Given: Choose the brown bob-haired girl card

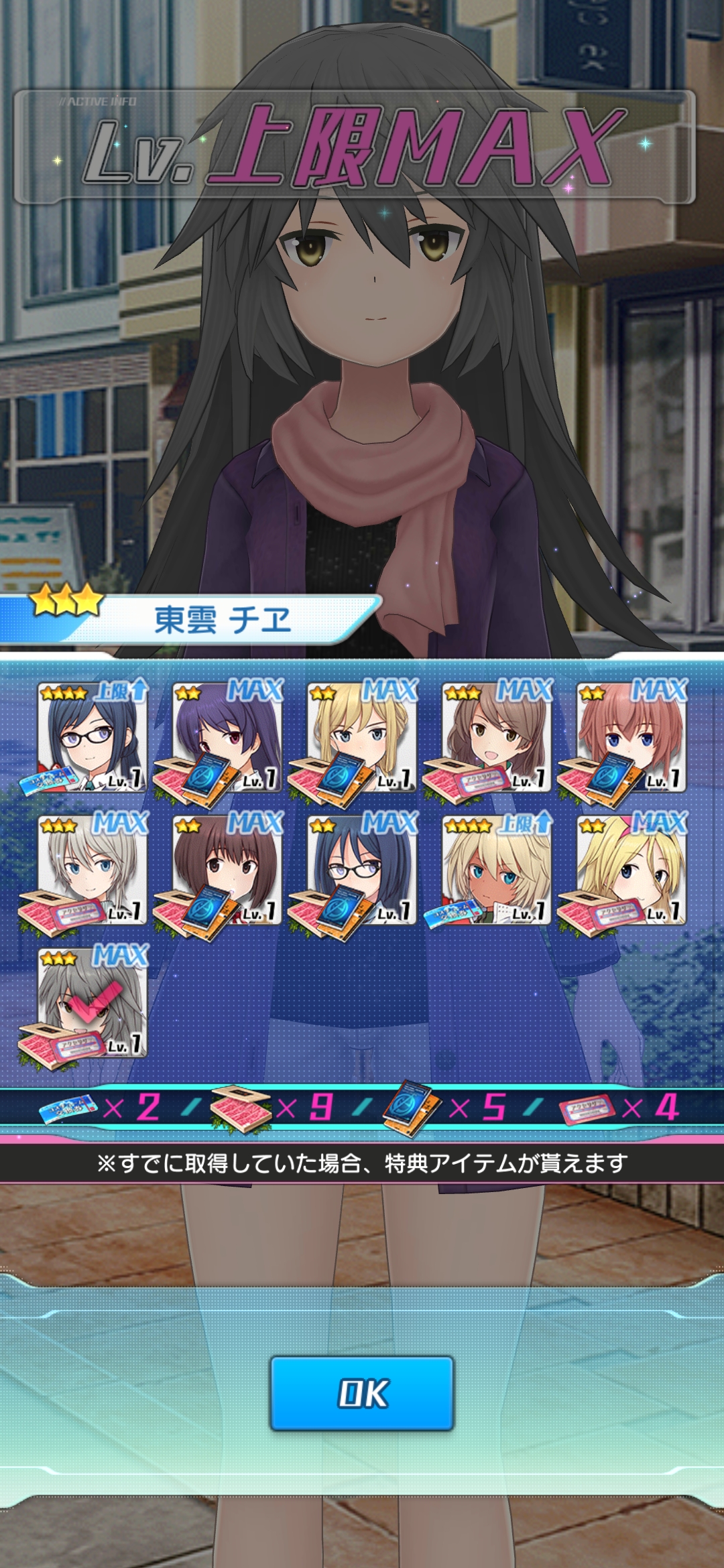Looking at the screenshot, I should point(227,870).
